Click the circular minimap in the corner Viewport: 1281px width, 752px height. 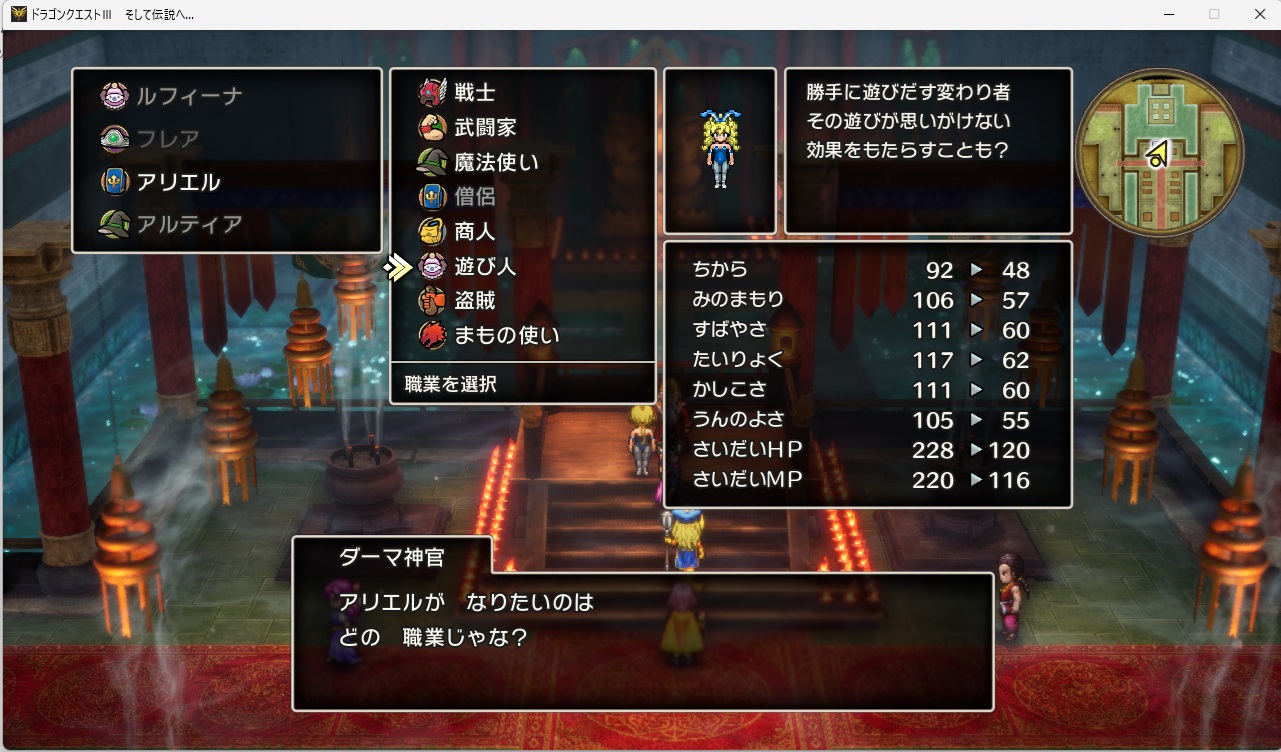pos(1157,152)
